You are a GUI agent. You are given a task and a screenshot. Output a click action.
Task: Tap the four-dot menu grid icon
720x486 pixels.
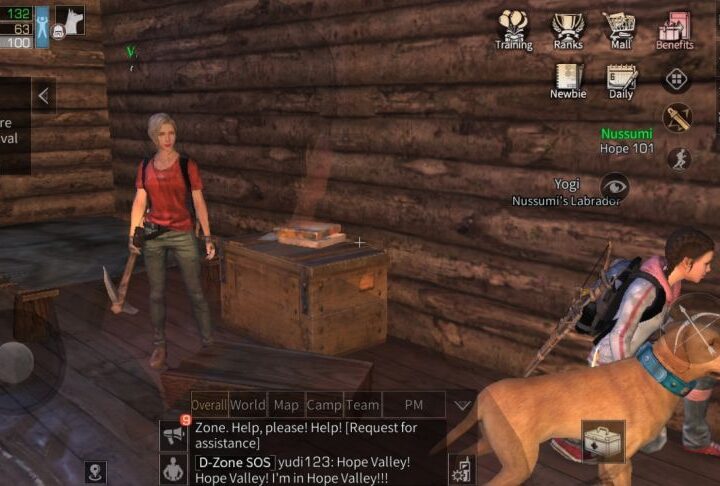click(676, 79)
